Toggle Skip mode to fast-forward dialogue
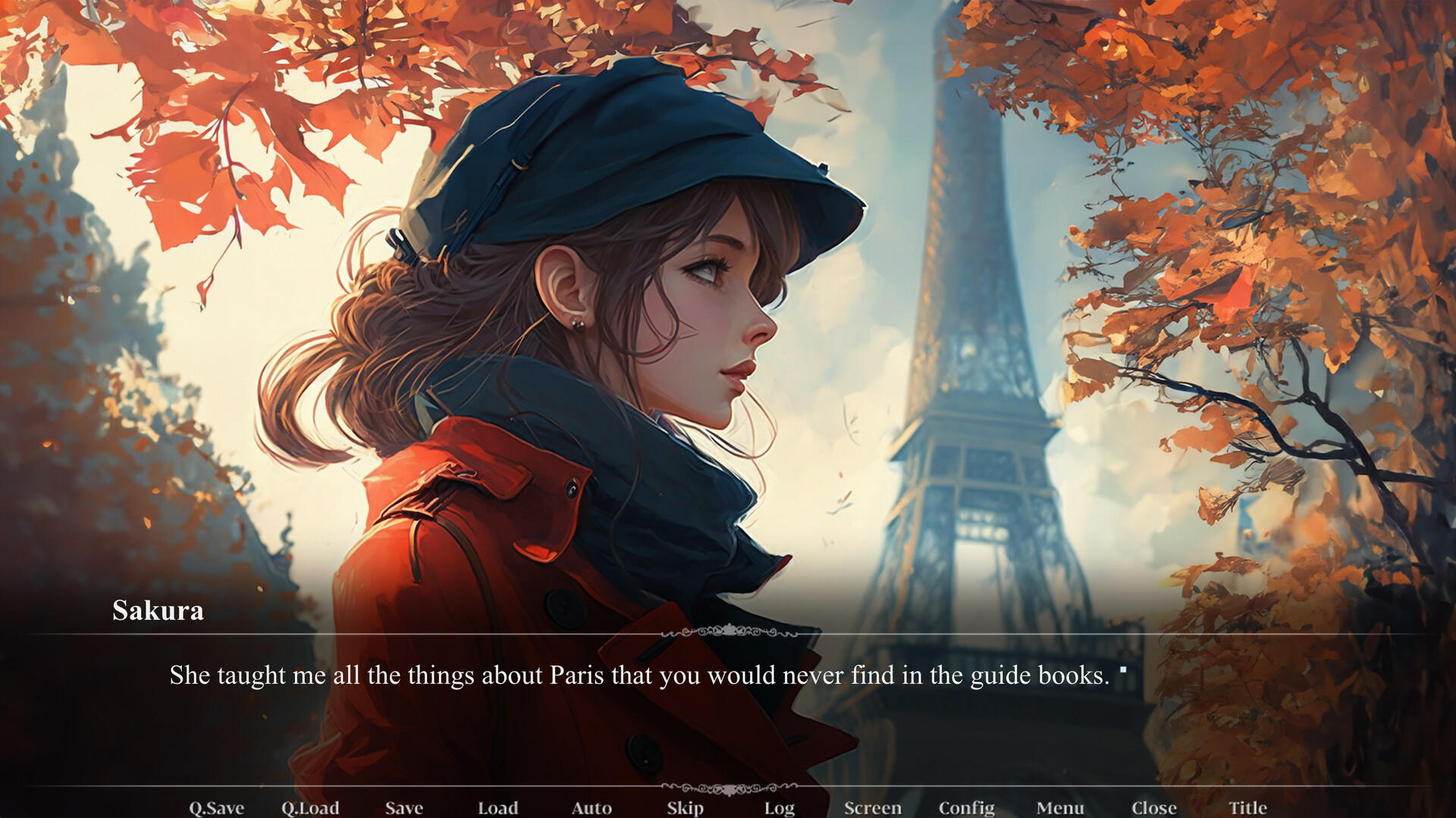The height and width of the screenshot is (818, 1456). click(x=683, y=808)
